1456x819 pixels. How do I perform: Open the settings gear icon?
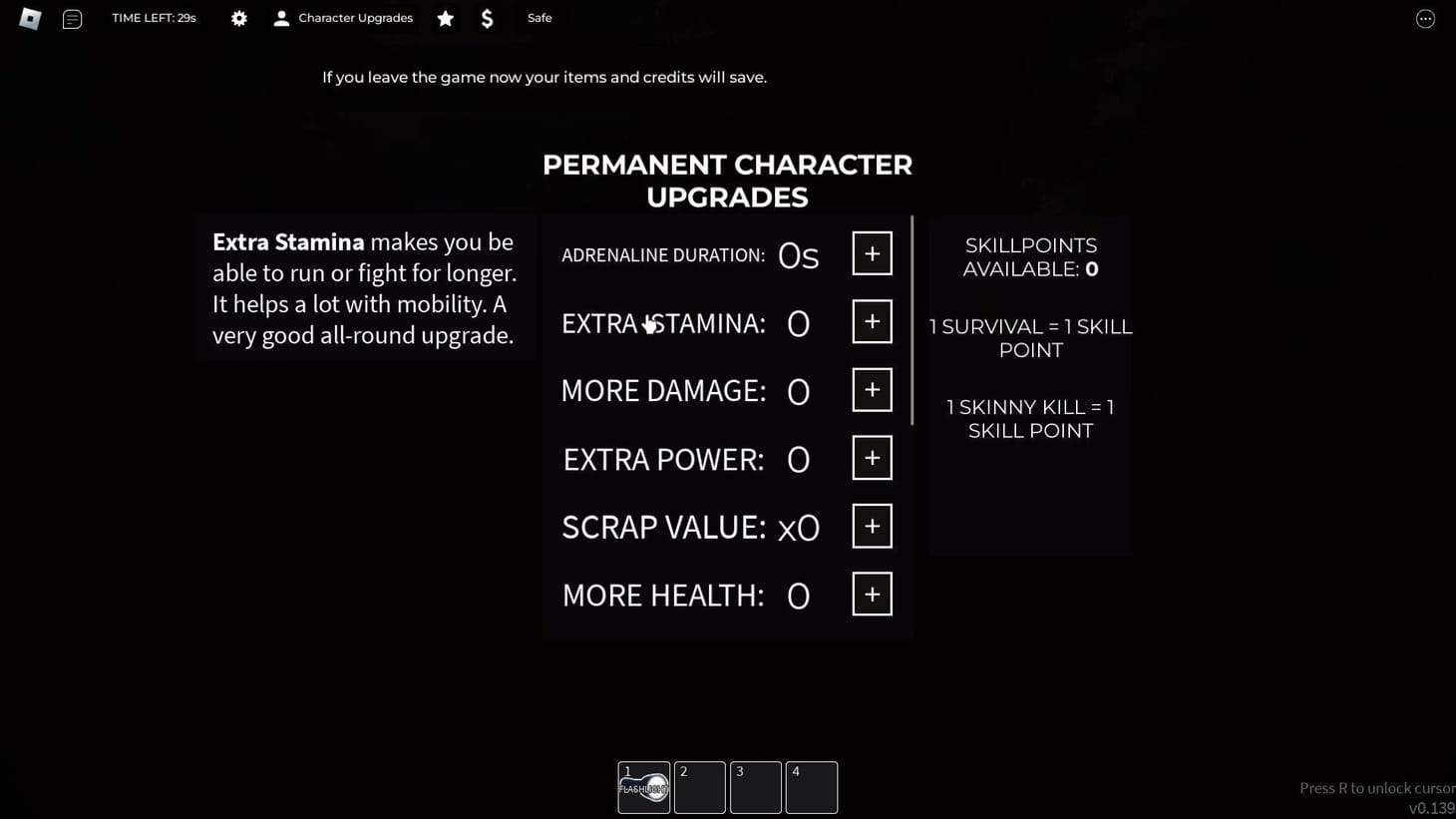(x=238, y=18)
